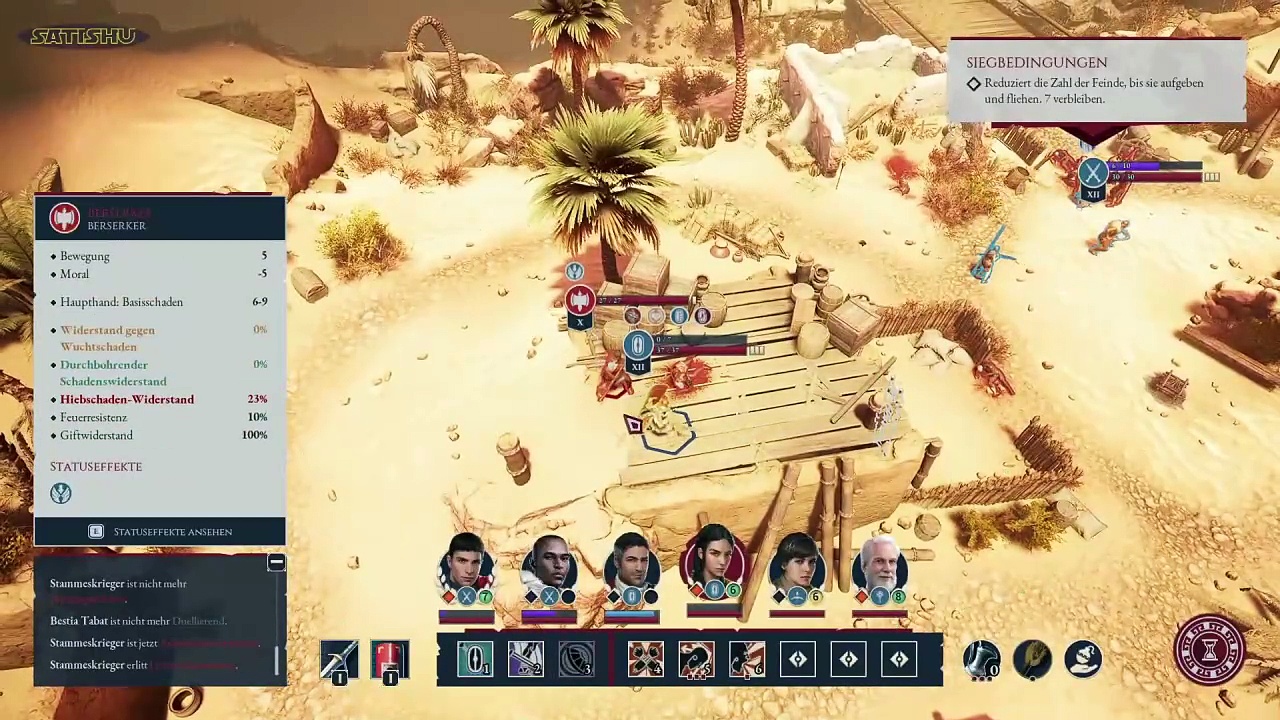Viewport: 1280px width, 720px height.
Task: Select the first party portrait on the left
Action: (x=466, y=567)
